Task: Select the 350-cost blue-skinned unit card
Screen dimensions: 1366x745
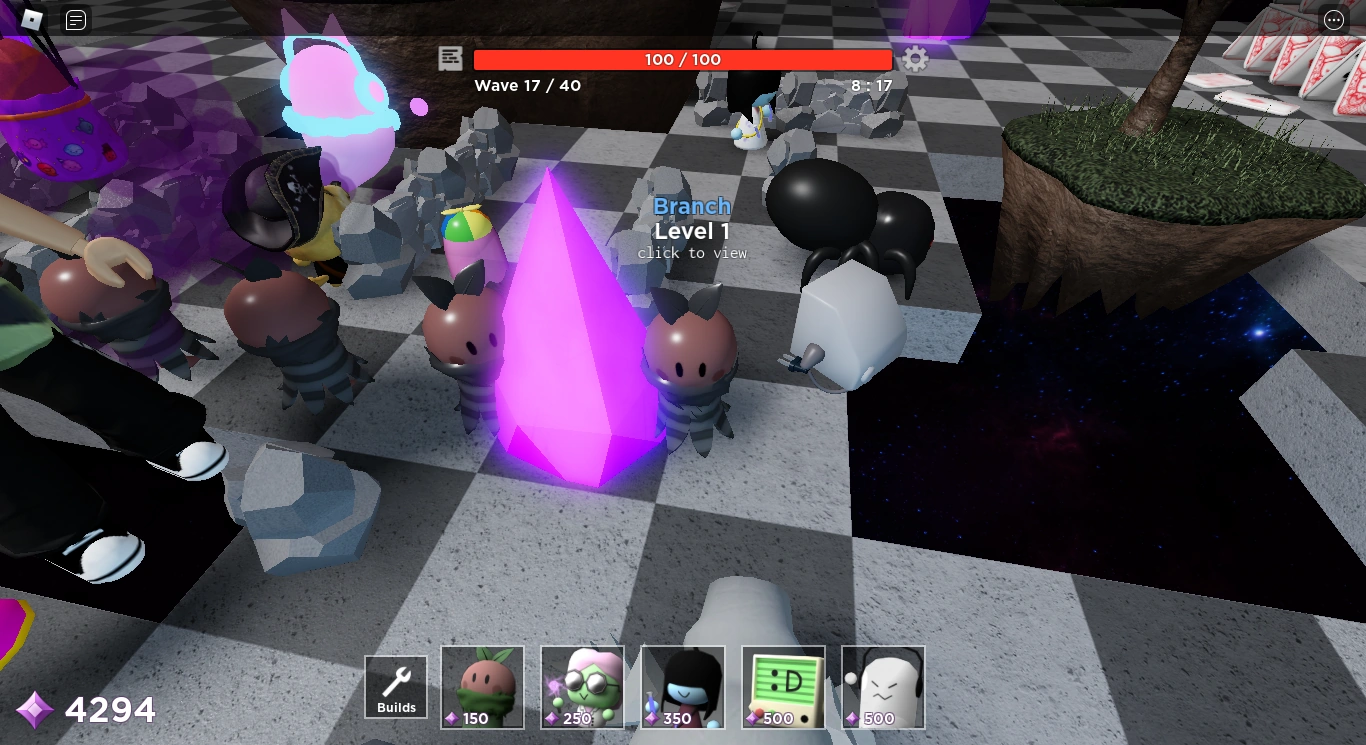Action: click(683, 686)
